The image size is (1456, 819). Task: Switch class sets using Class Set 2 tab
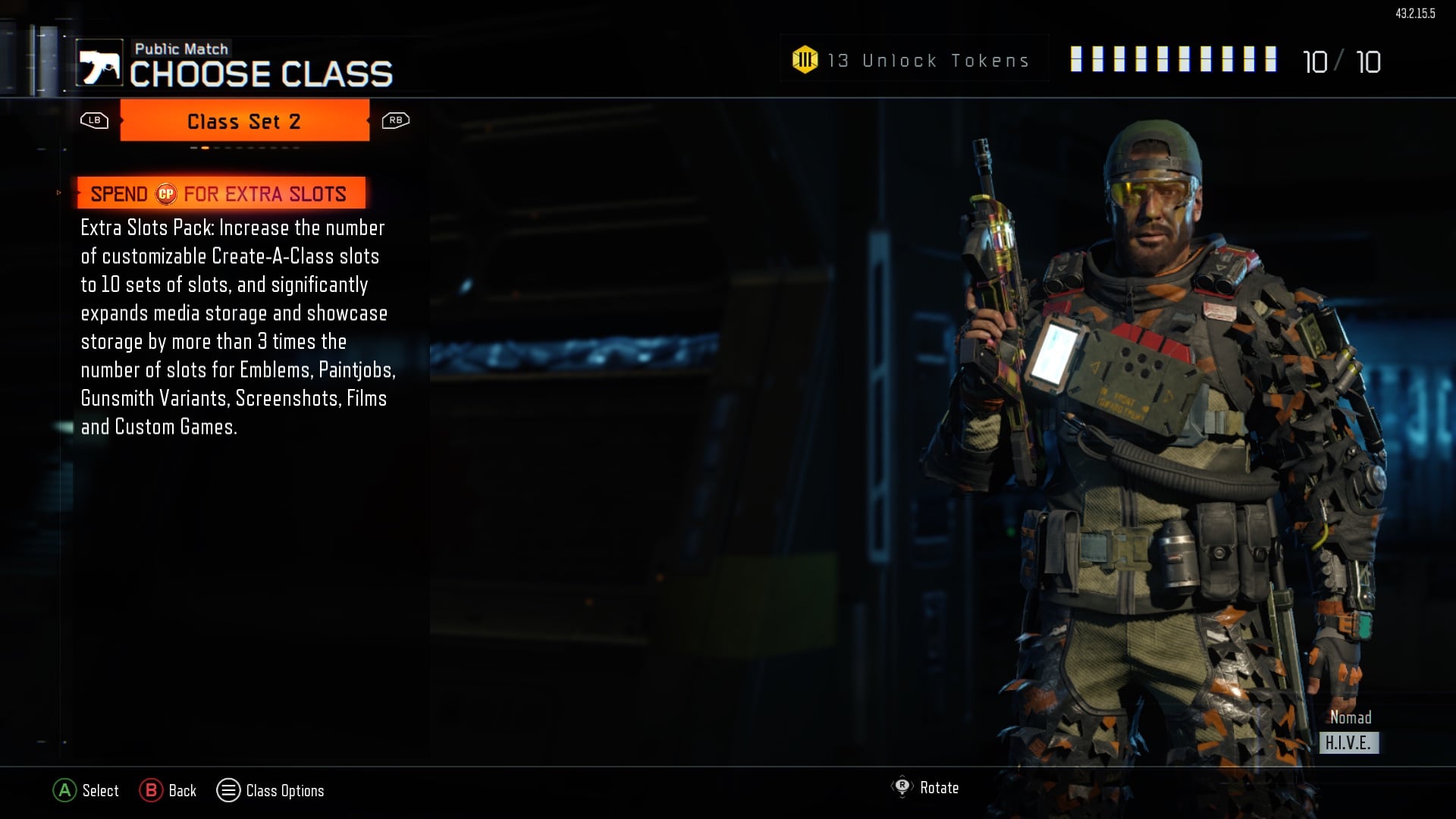[x=244, y=121]
